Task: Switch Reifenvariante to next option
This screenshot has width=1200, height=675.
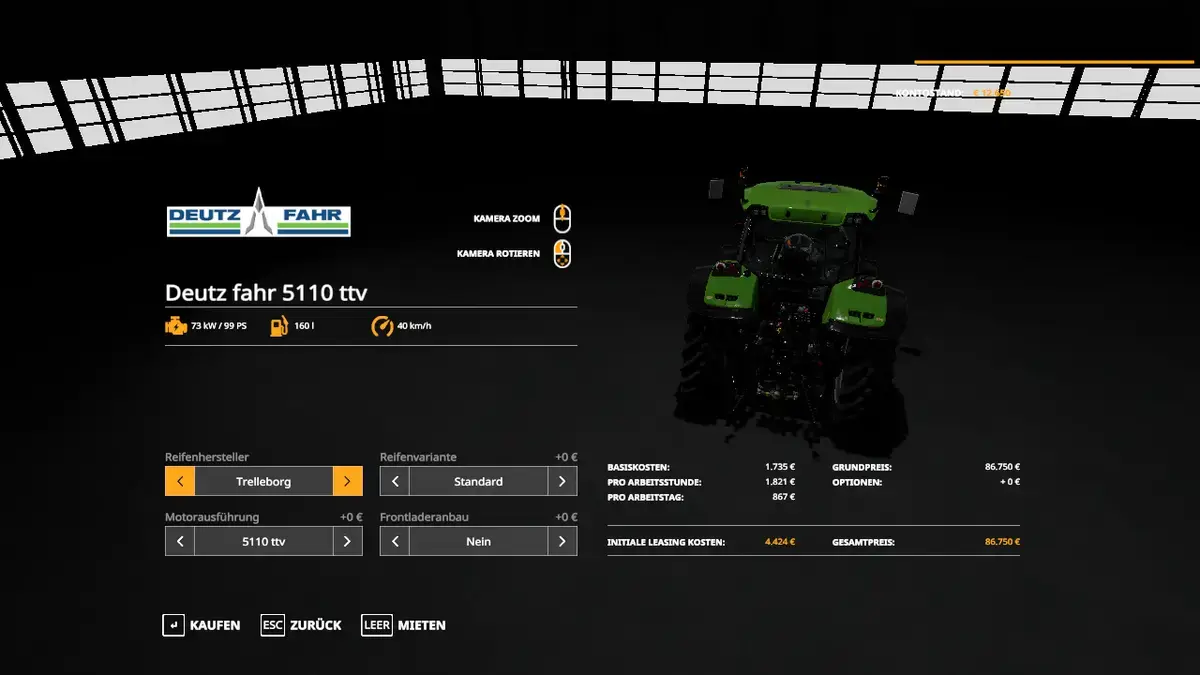Action: (562, 481)
